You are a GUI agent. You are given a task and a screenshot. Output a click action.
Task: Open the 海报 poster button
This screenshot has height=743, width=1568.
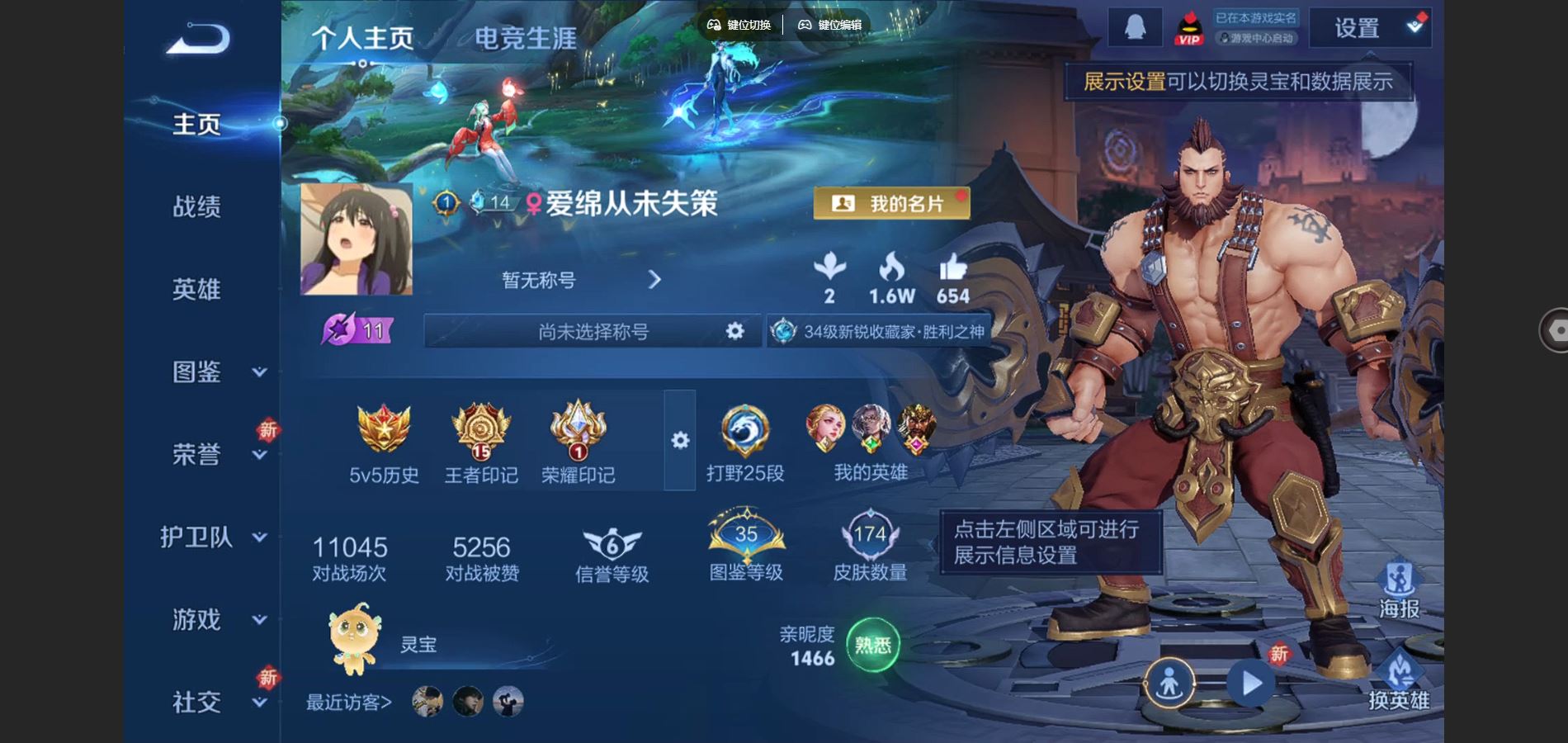click(1399, 591)
